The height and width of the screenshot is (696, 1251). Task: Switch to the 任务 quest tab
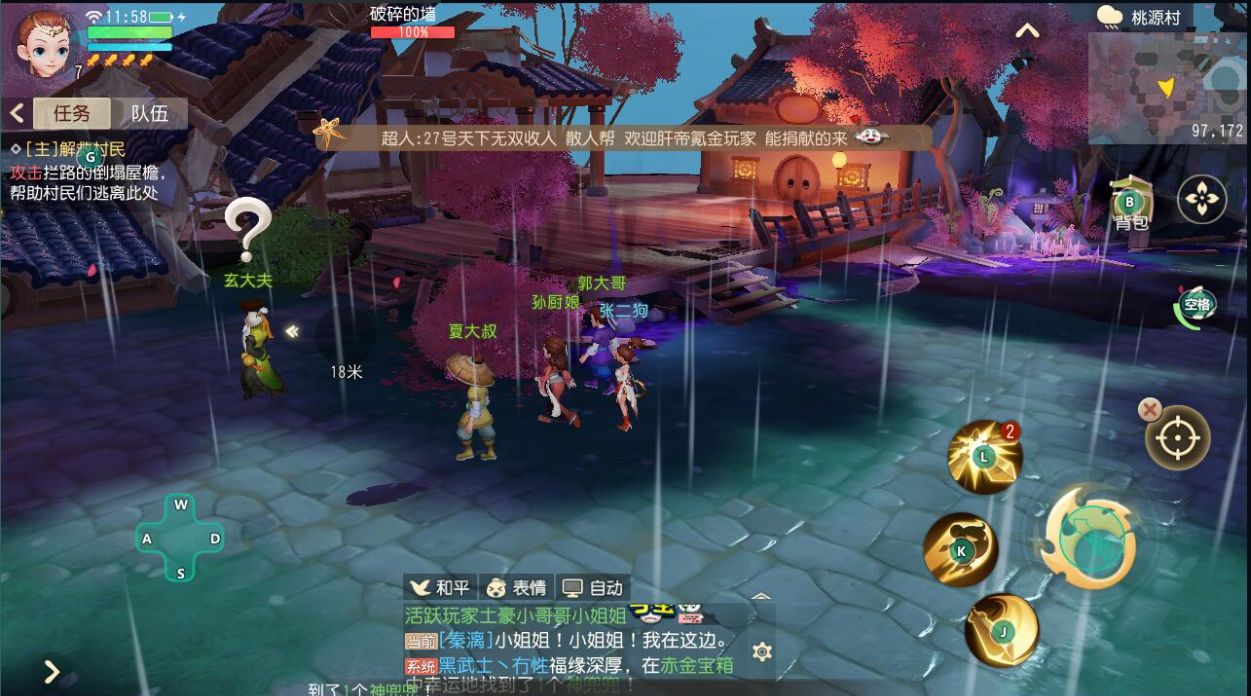click(71, 113)
